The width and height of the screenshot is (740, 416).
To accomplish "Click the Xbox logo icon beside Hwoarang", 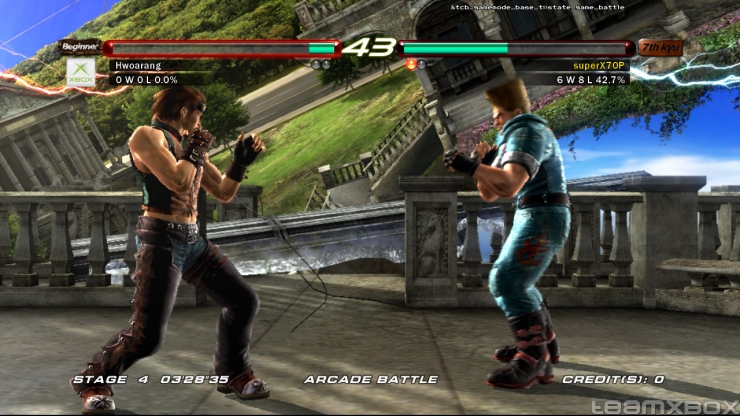I will 80,70.
